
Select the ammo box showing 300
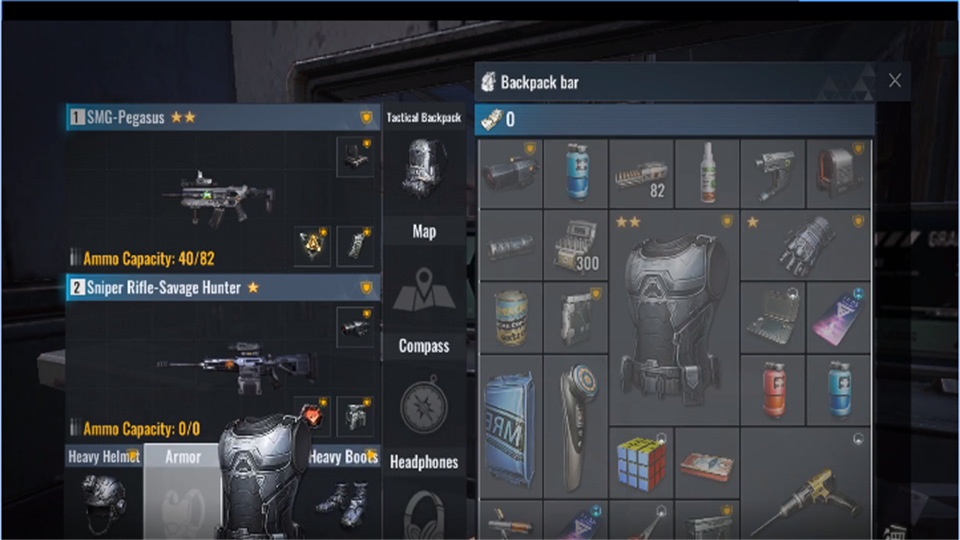[x=575, y=245]
